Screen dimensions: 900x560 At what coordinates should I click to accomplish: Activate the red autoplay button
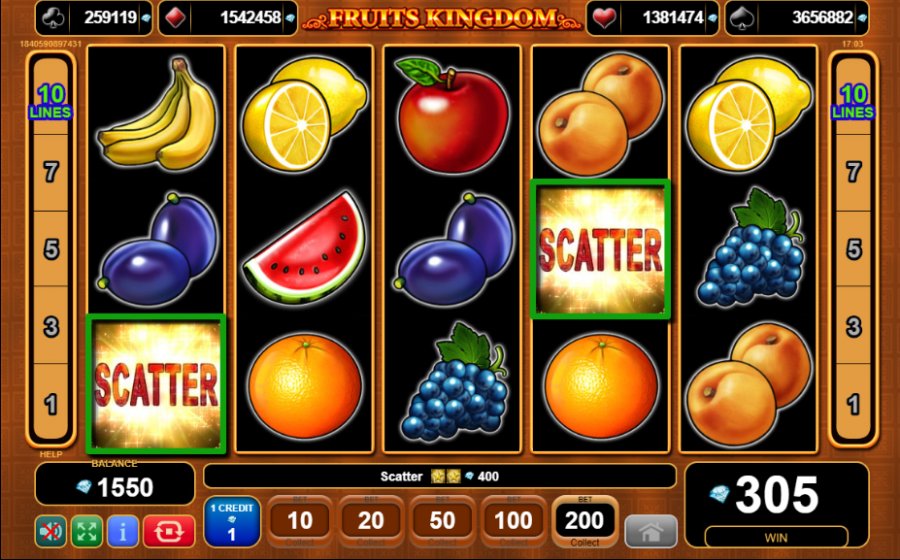(x=168, y=530)
